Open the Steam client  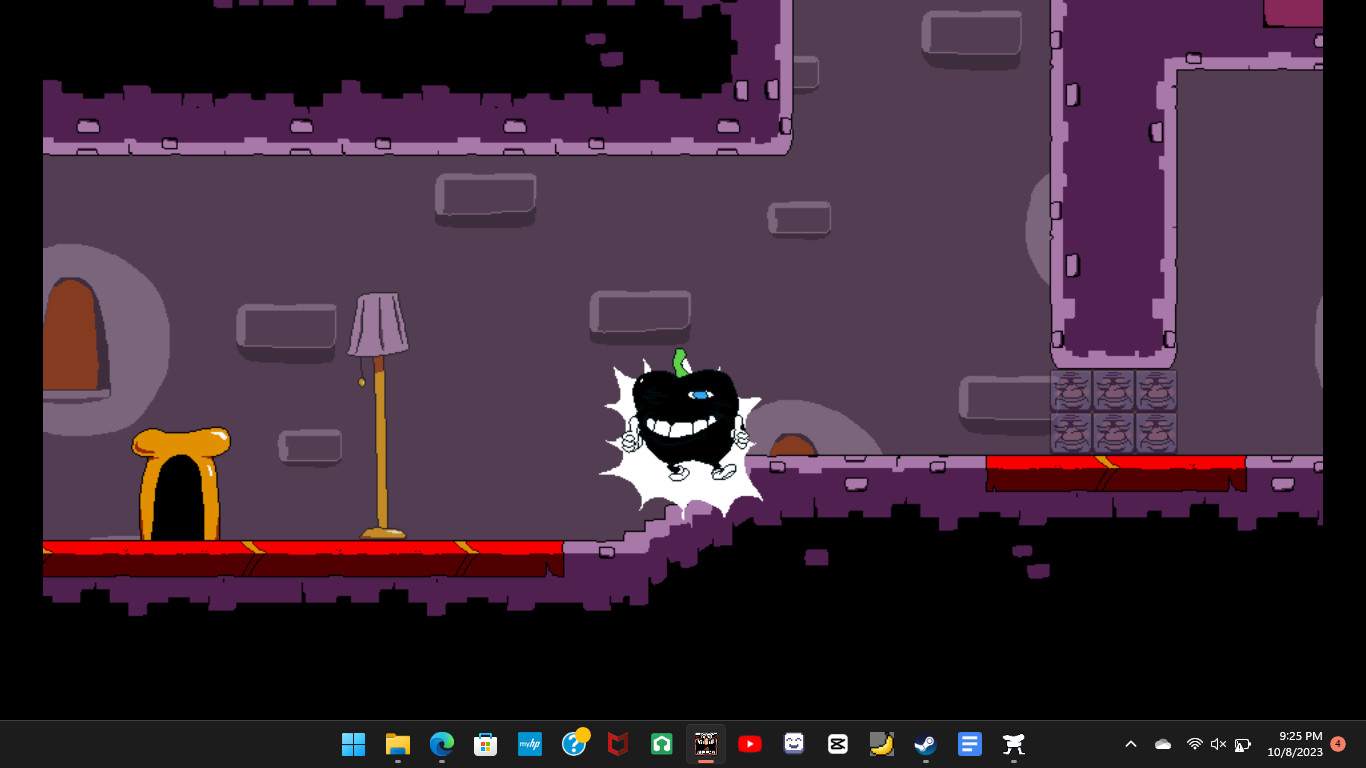(925, 744)
